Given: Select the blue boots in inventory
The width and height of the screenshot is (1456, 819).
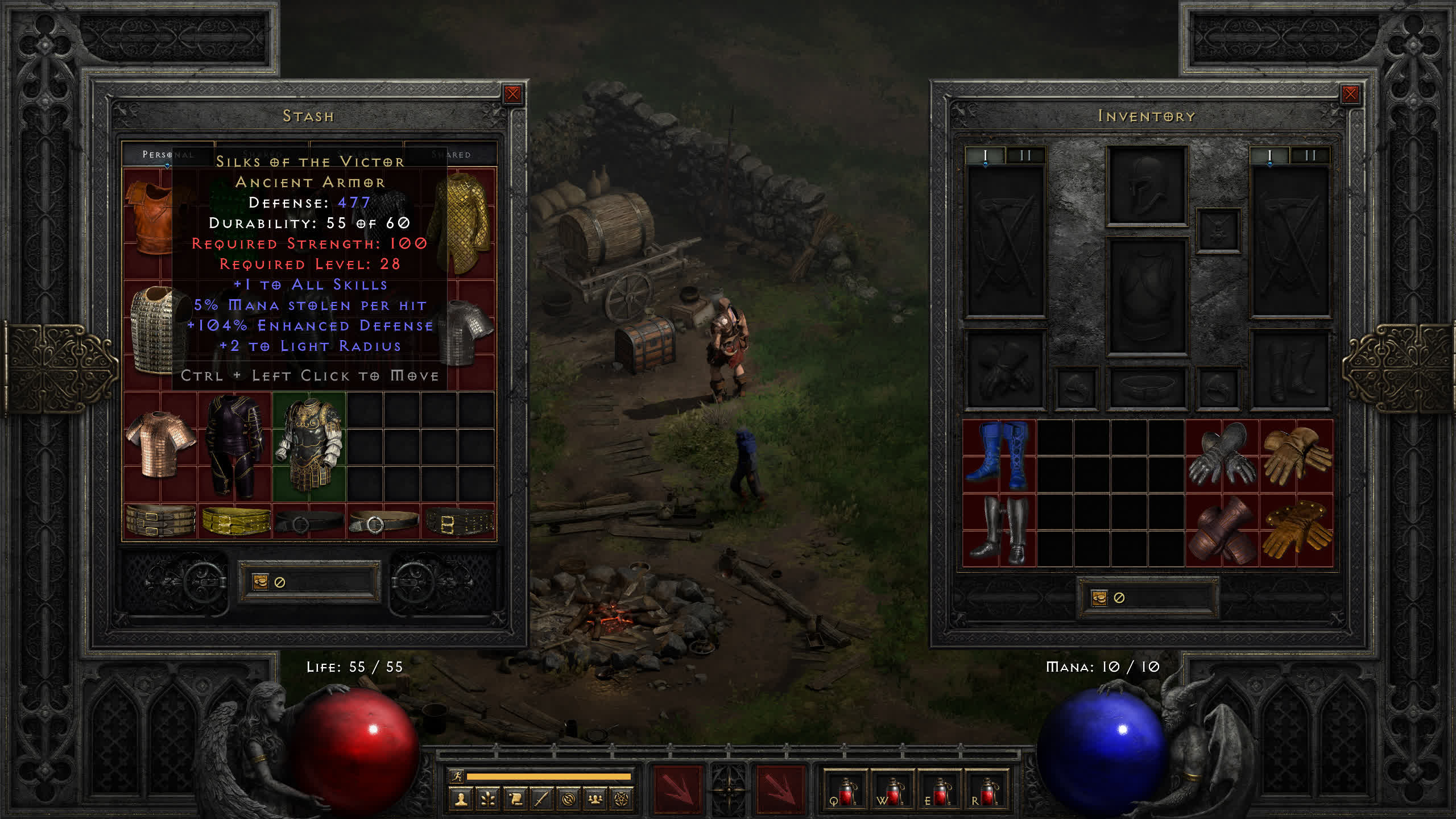Looking at the screenshot, I should click(999, 456).
